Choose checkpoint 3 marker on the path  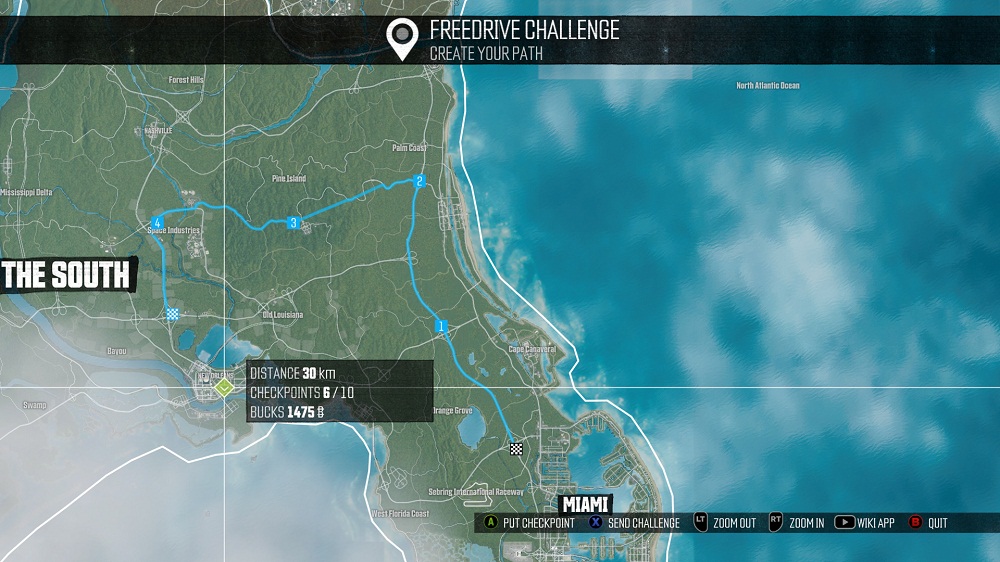tap(293, 222)
